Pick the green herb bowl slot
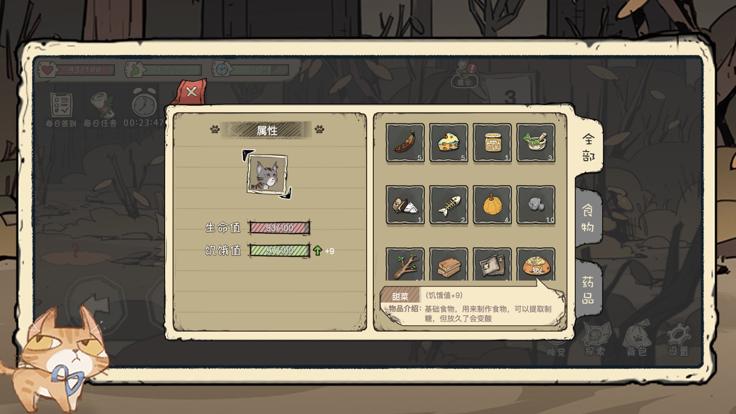The image size is (736, 414). tap(535, 142)
